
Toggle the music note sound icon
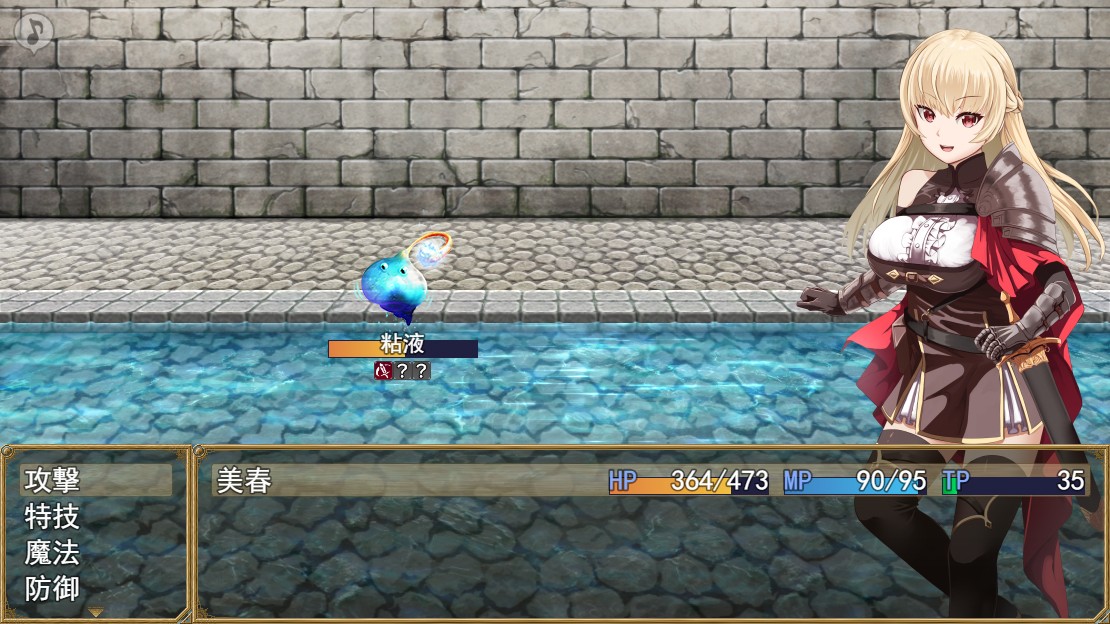(35, 32)
